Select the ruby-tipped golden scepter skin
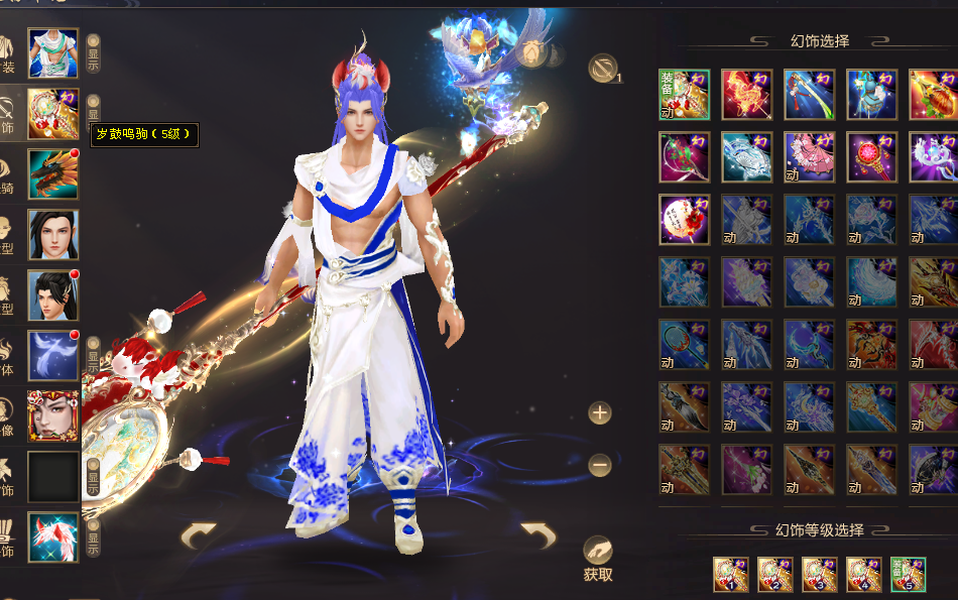This screenshot has width=958, height=600. click(871, 157)
